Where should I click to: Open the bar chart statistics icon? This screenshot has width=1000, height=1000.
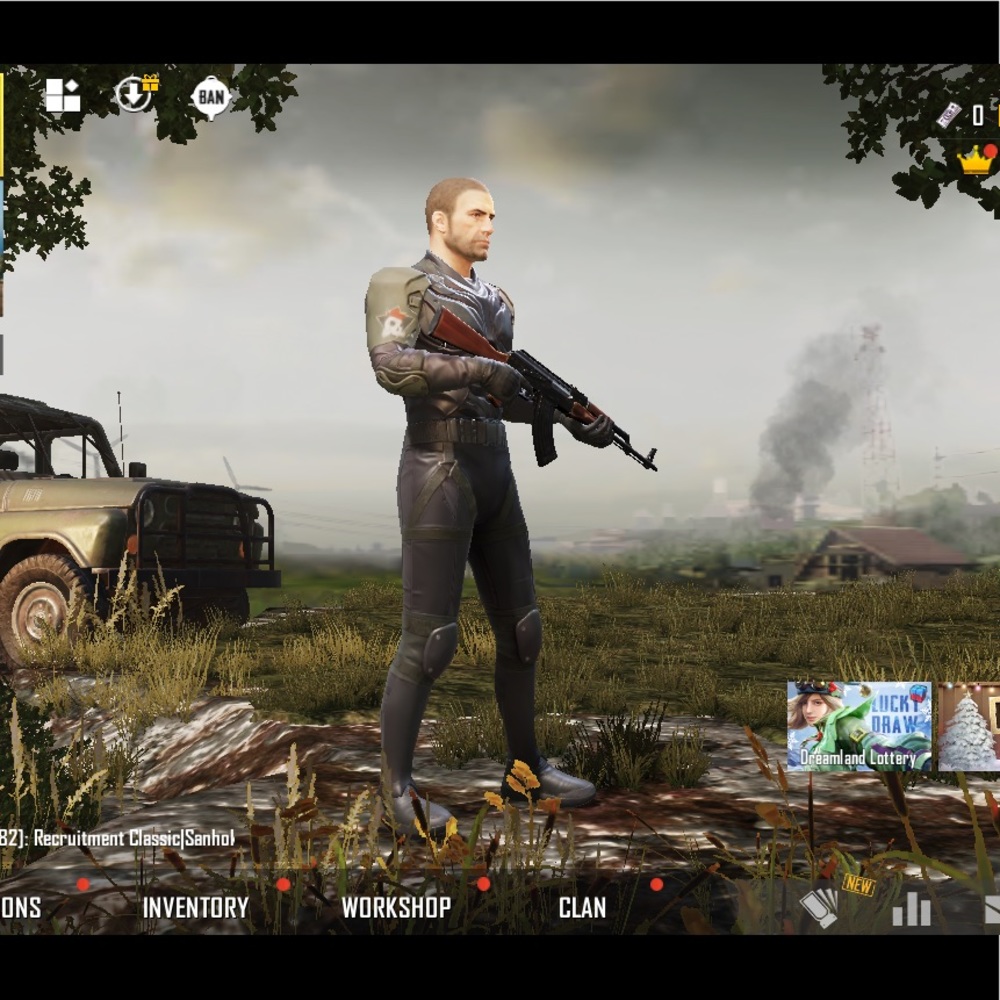click(911, 909)
